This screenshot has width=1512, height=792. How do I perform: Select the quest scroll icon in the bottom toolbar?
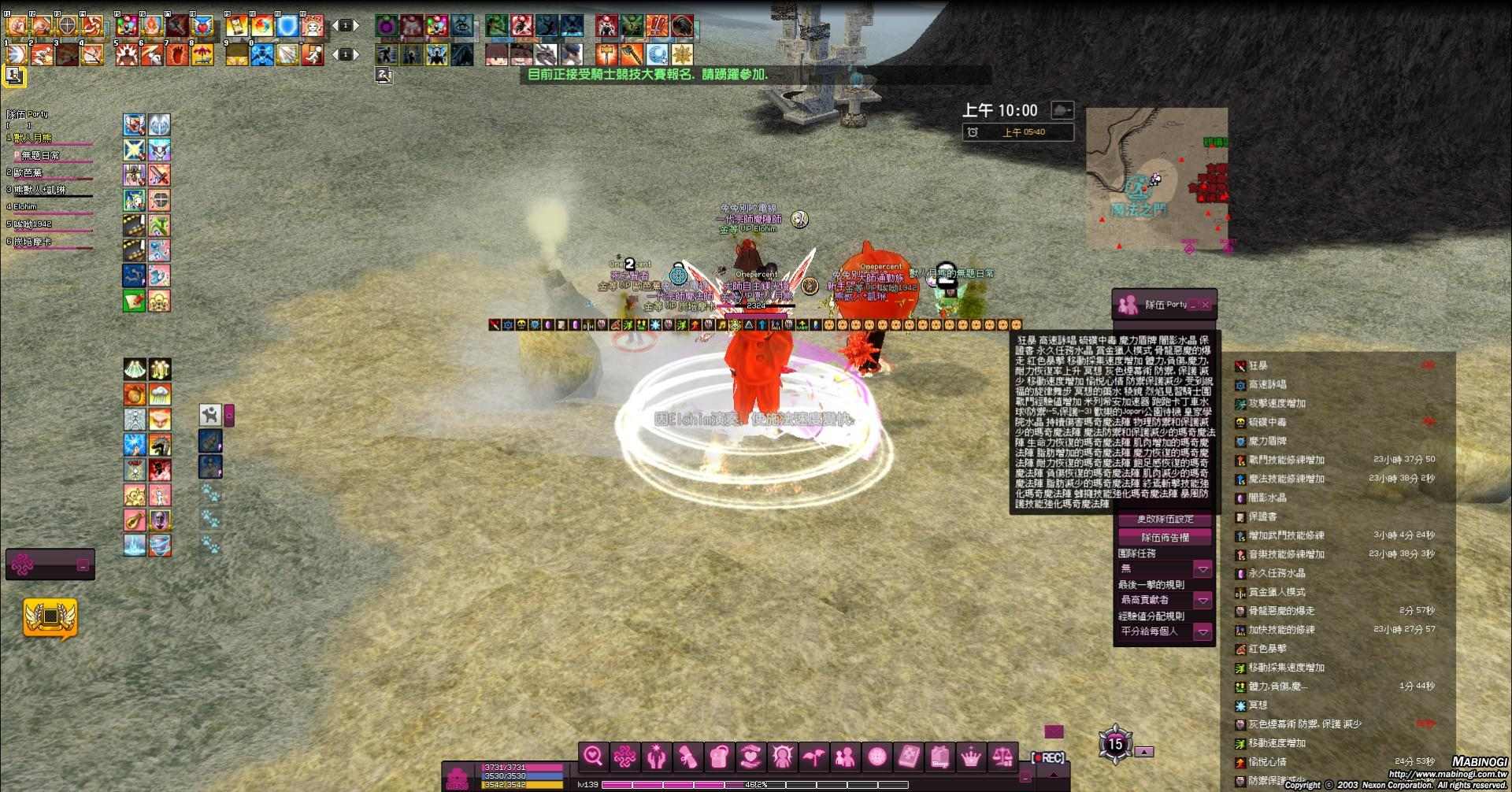(688, 757)
